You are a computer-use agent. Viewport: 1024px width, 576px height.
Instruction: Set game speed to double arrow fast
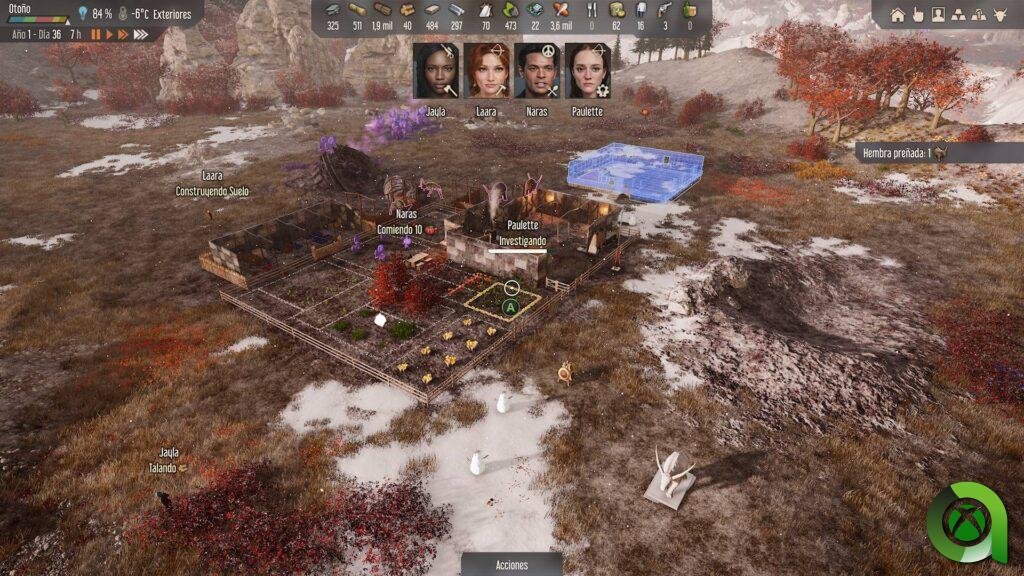tap(123, 34)
